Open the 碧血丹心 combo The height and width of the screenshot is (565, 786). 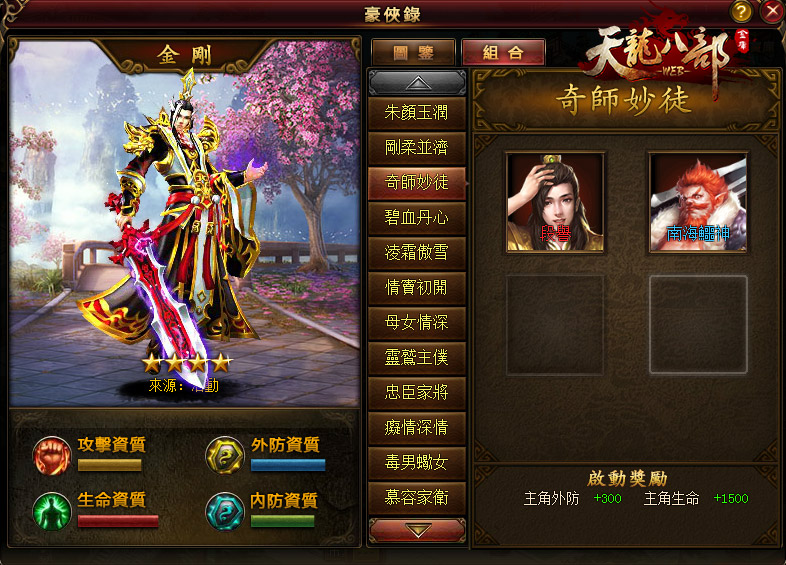tap(417, 217)
